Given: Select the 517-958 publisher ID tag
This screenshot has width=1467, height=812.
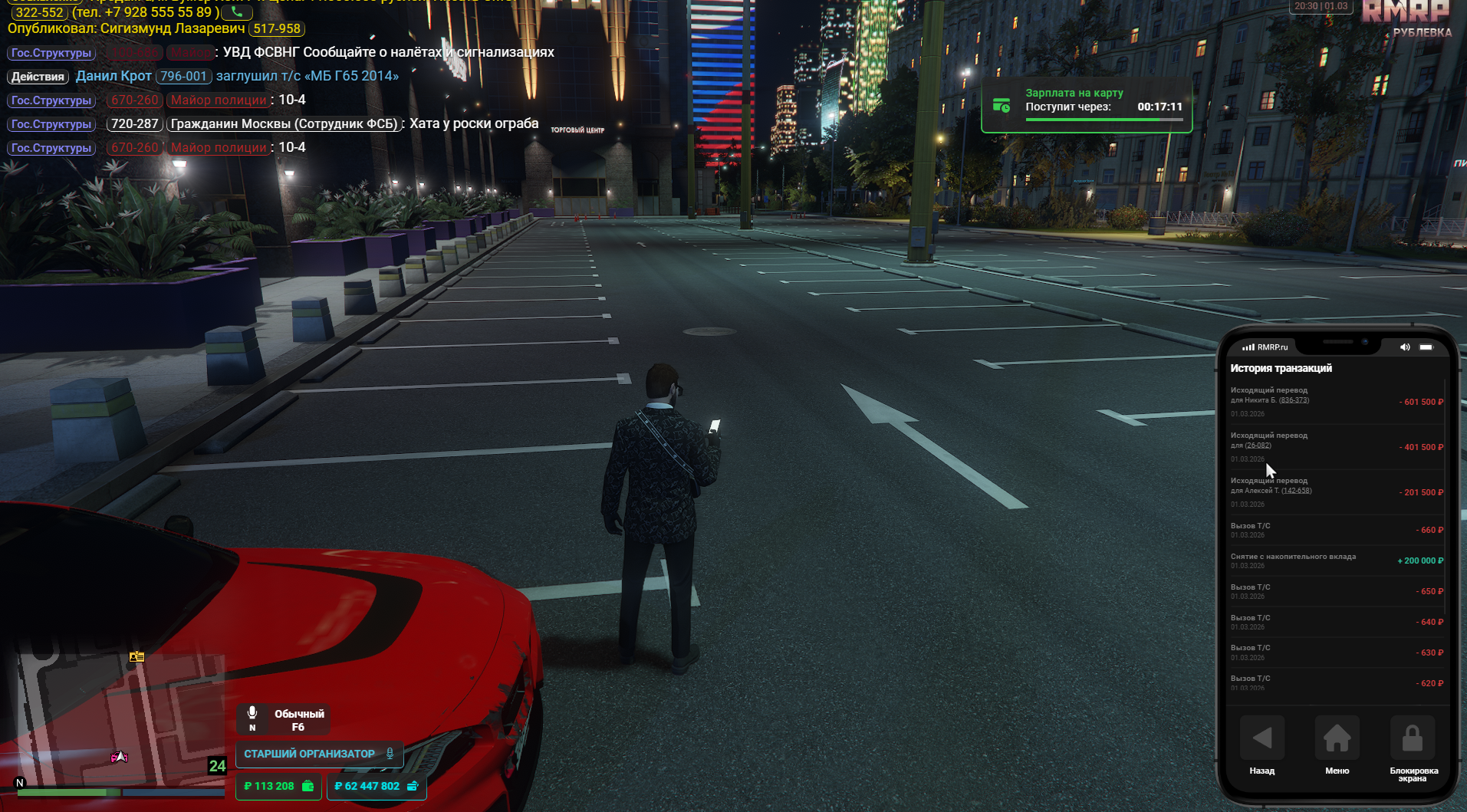Looking at the screenshot, I should pyautogui.click(x=277, y=29).
